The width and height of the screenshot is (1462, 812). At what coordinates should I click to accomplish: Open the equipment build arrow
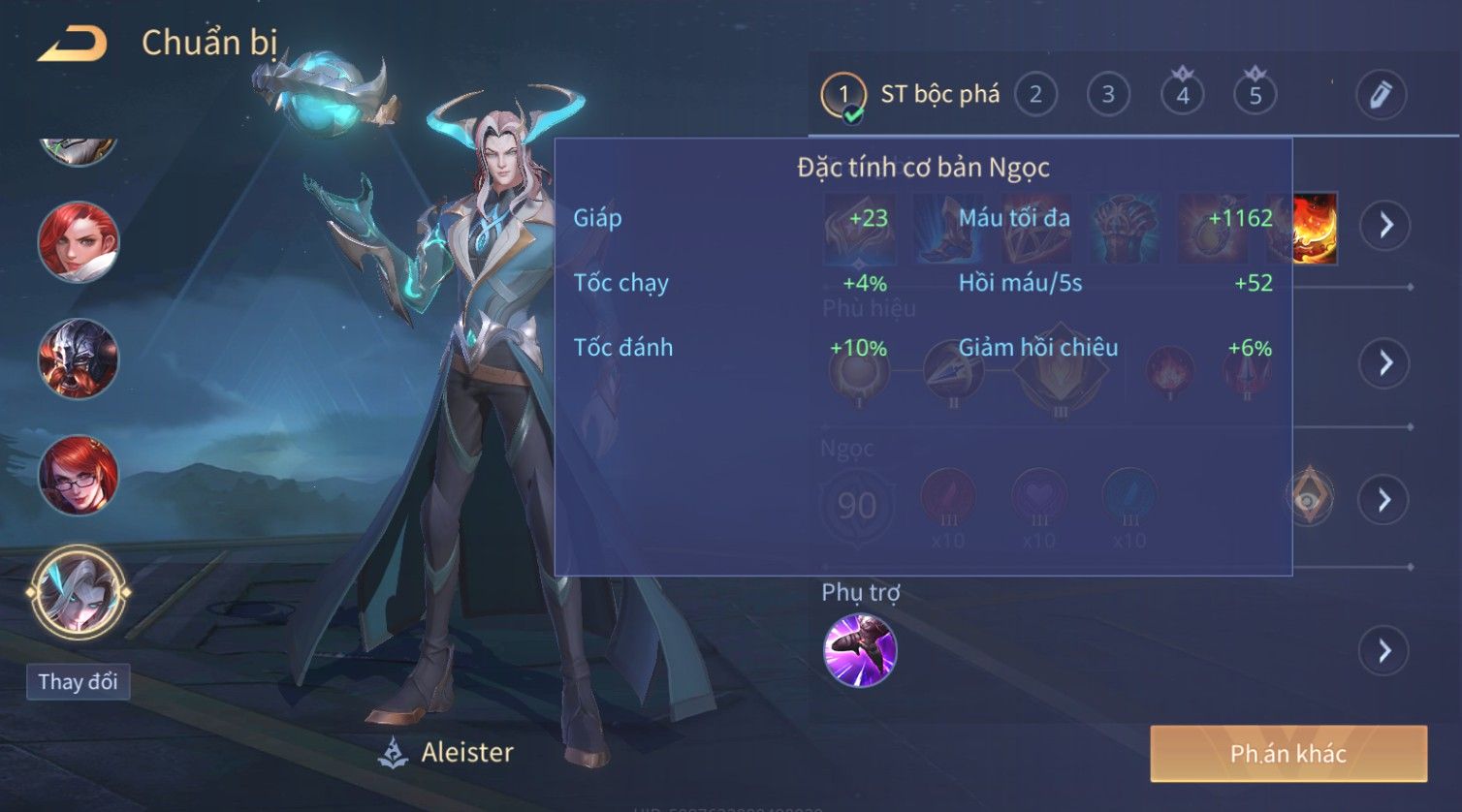1385,225
